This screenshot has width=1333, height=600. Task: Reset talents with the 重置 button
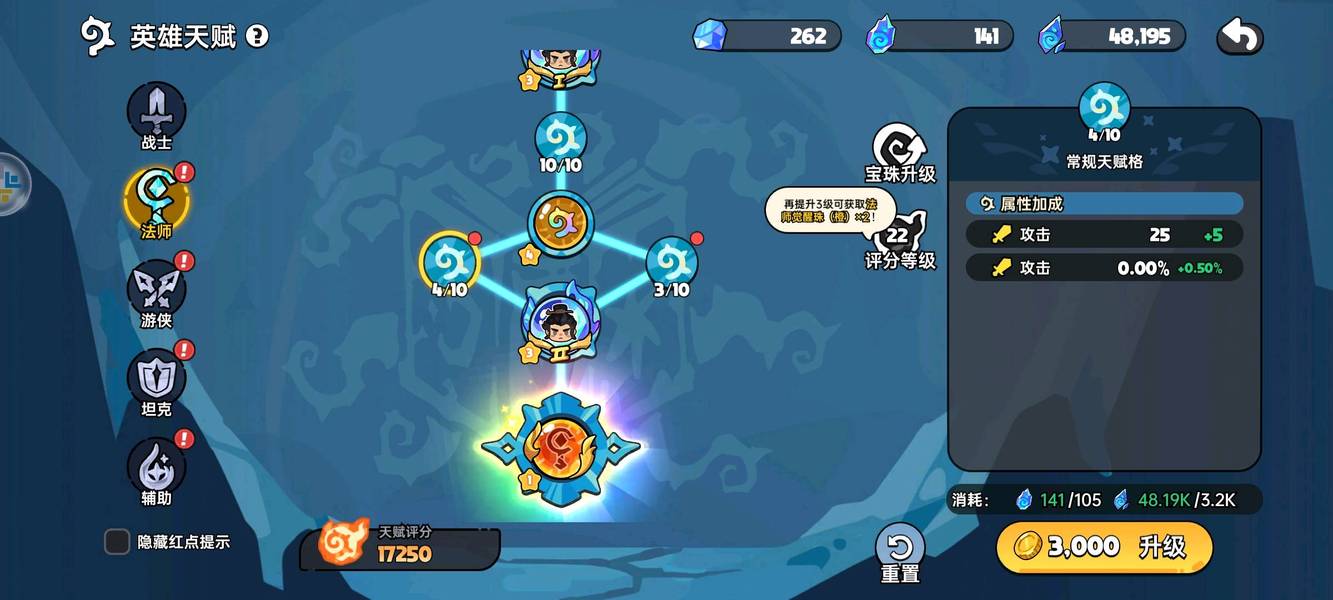[900, 551]
